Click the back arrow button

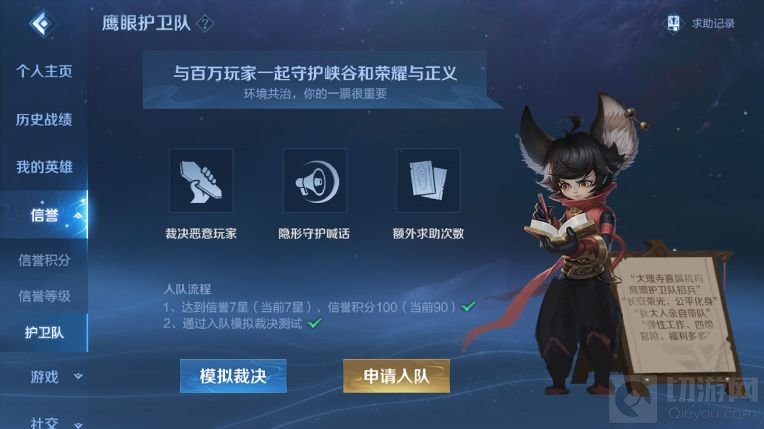point(40,24)
